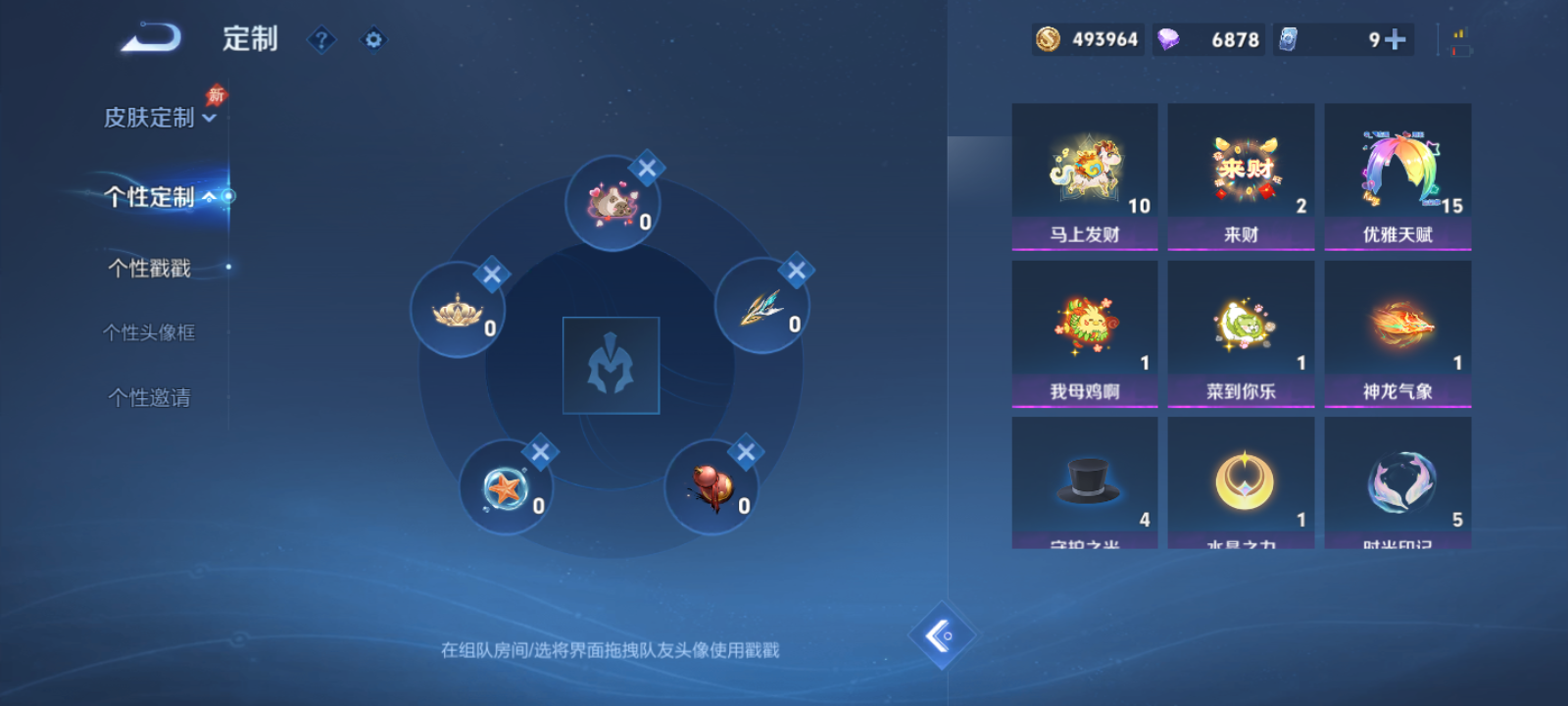Collapse the 皮肤定制 dropdown
This screenshot has width=1568, height=706.
pos(207,116)
